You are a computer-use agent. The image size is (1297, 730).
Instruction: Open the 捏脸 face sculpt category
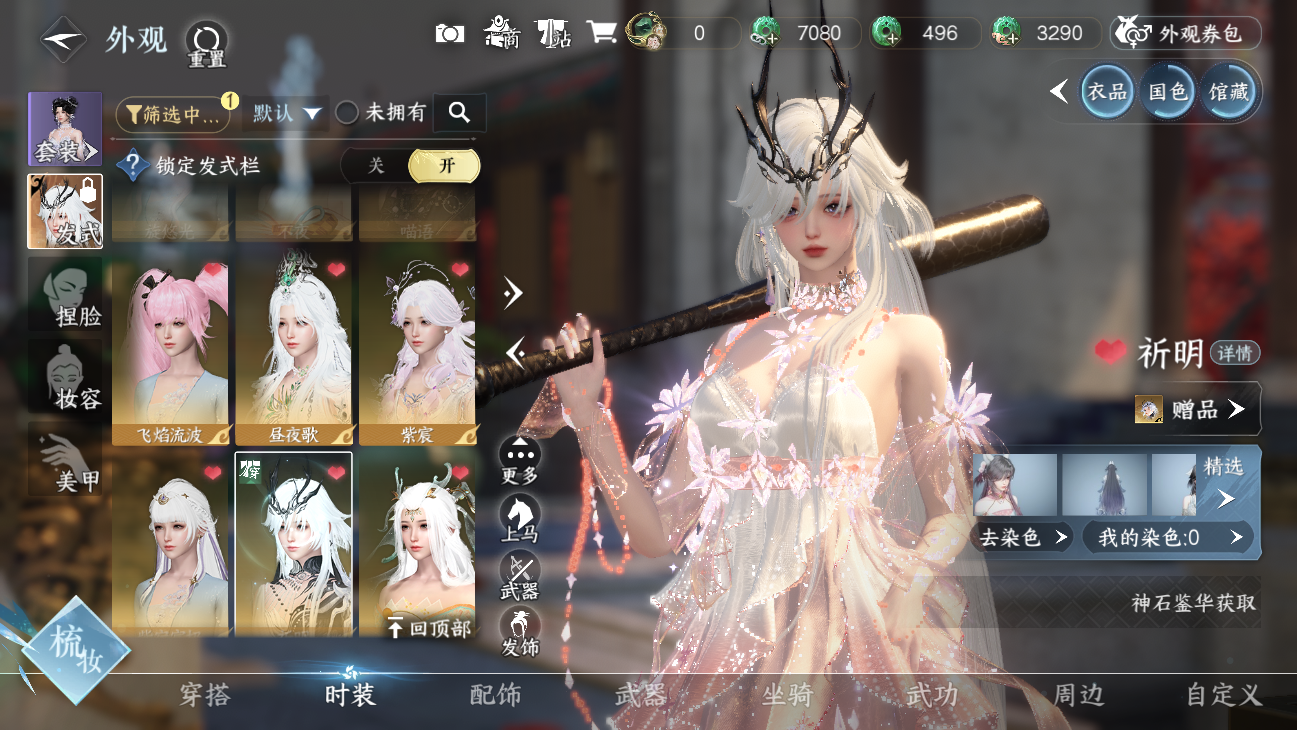[x=65, y=294]
